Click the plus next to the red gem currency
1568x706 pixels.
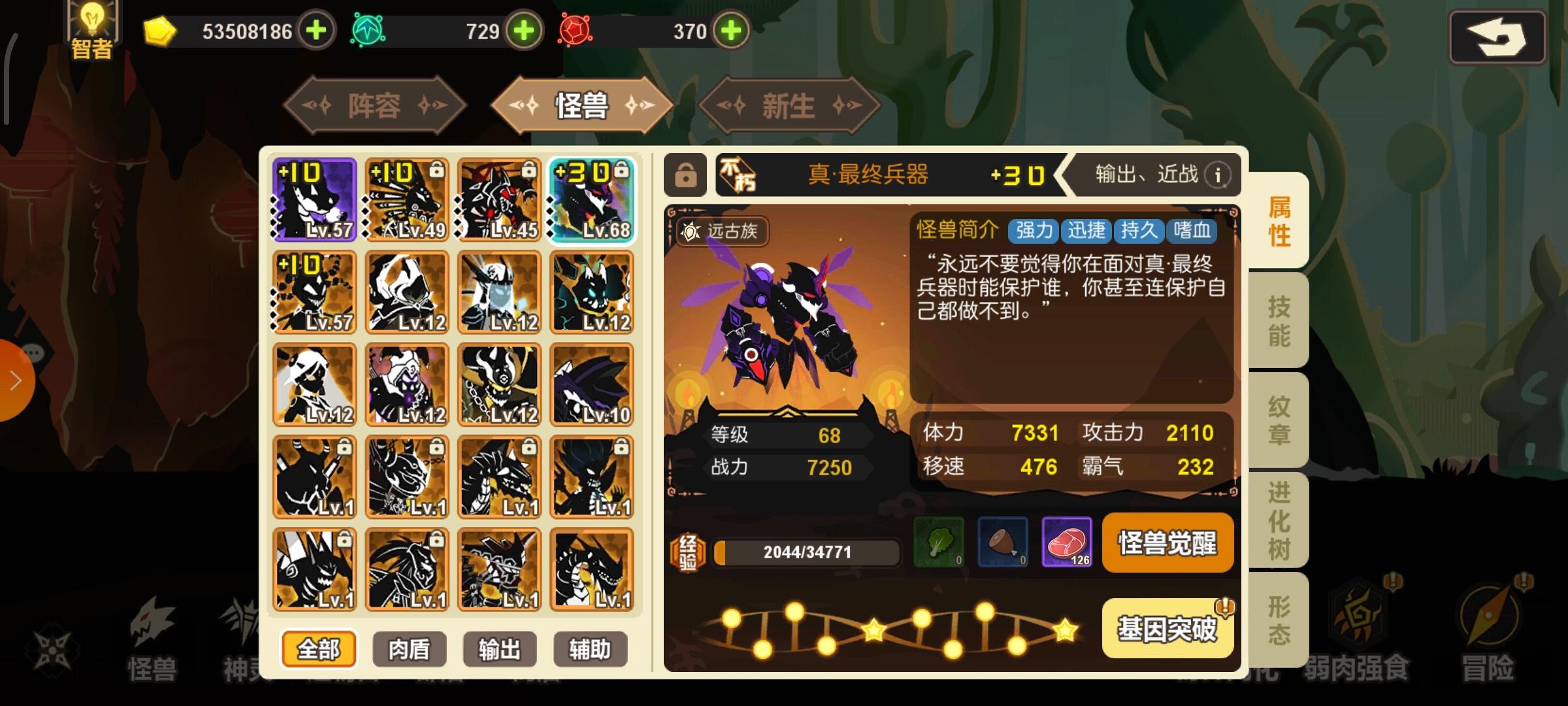732,29
